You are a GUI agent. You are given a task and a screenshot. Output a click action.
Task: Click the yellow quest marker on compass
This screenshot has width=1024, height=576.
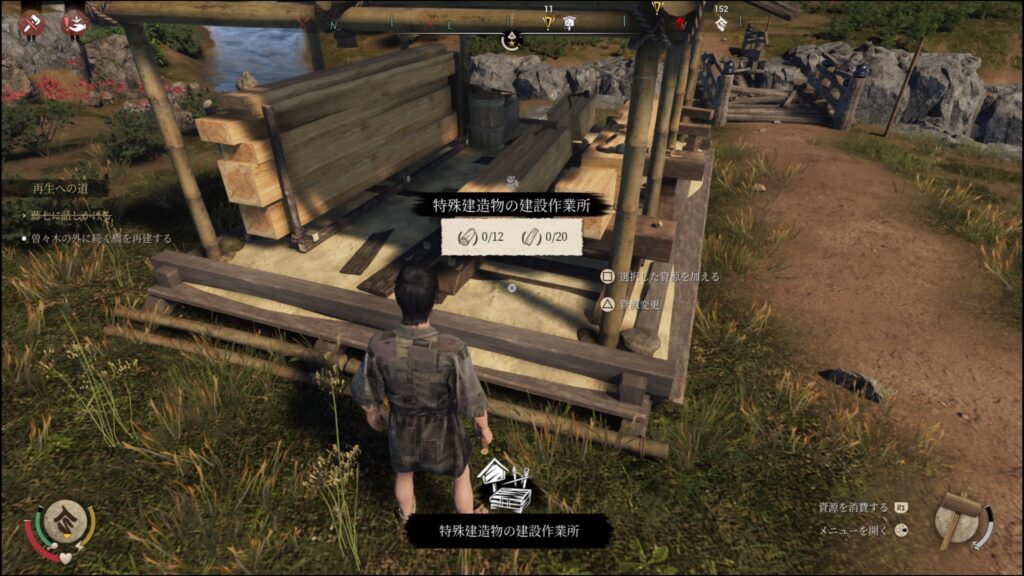click(548, 21)
